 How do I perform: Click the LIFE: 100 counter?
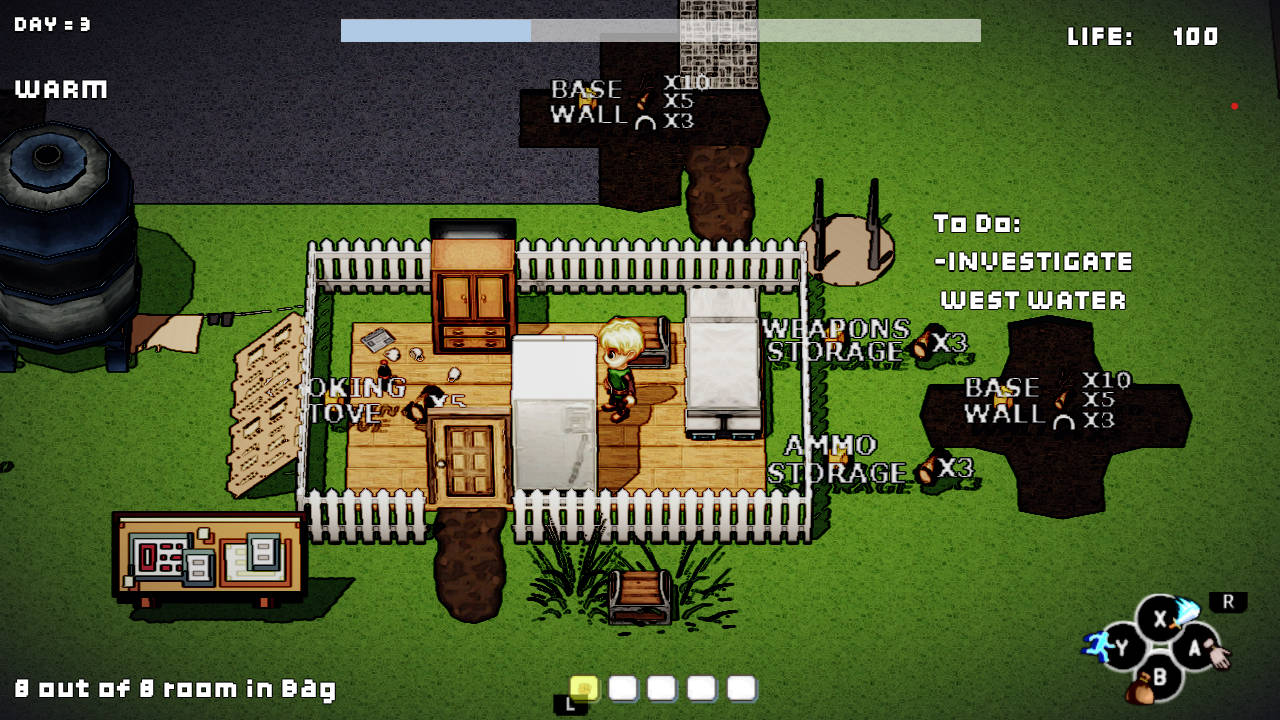point(1142,37)
